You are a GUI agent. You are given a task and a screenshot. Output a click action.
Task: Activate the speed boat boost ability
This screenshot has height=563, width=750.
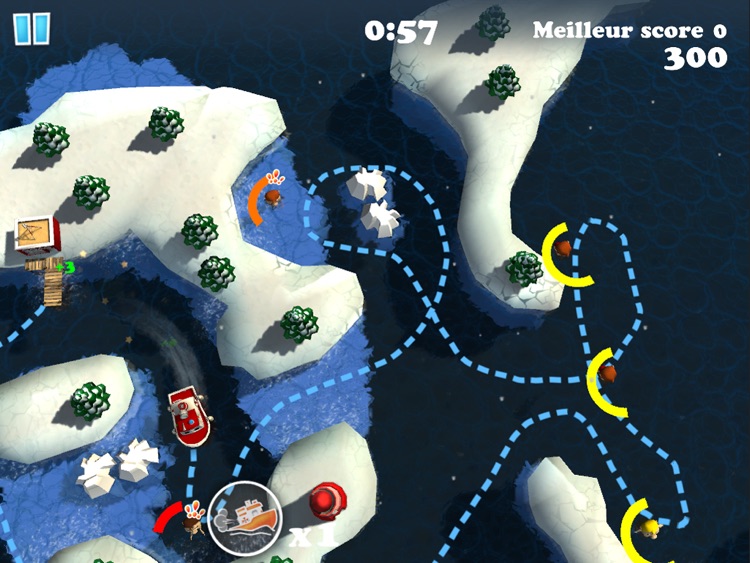[x=246, y=519]
